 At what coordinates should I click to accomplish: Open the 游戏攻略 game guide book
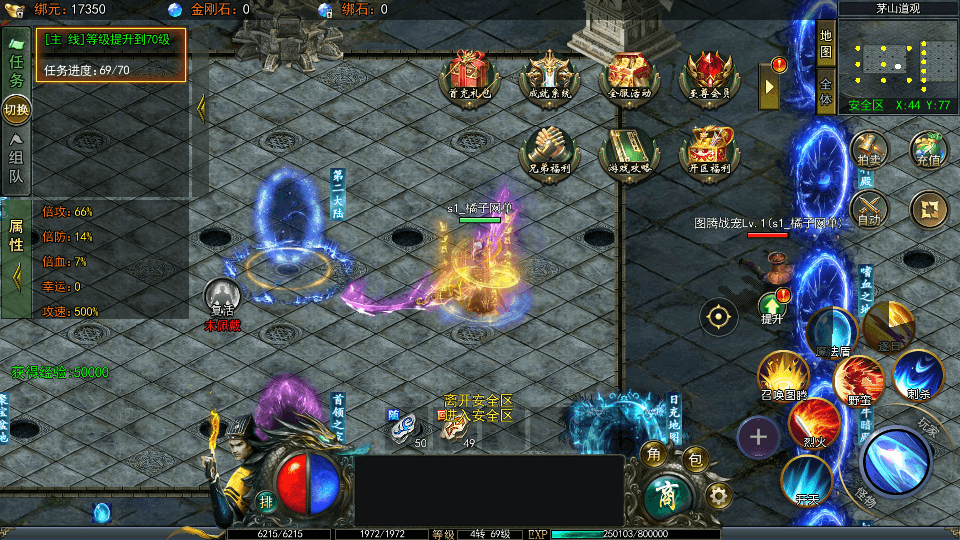[x=628, y=150]
